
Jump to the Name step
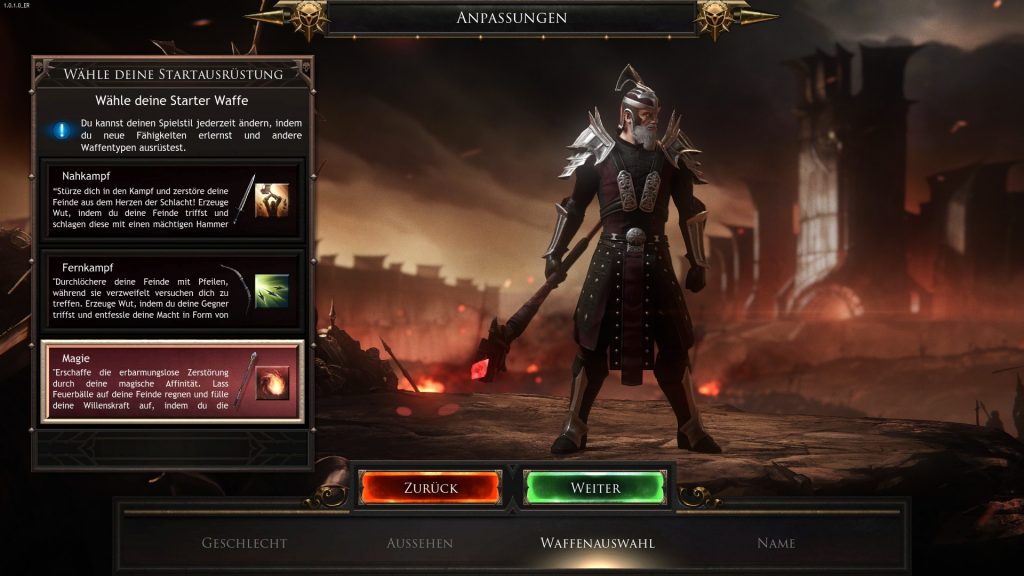click(776, 543)
